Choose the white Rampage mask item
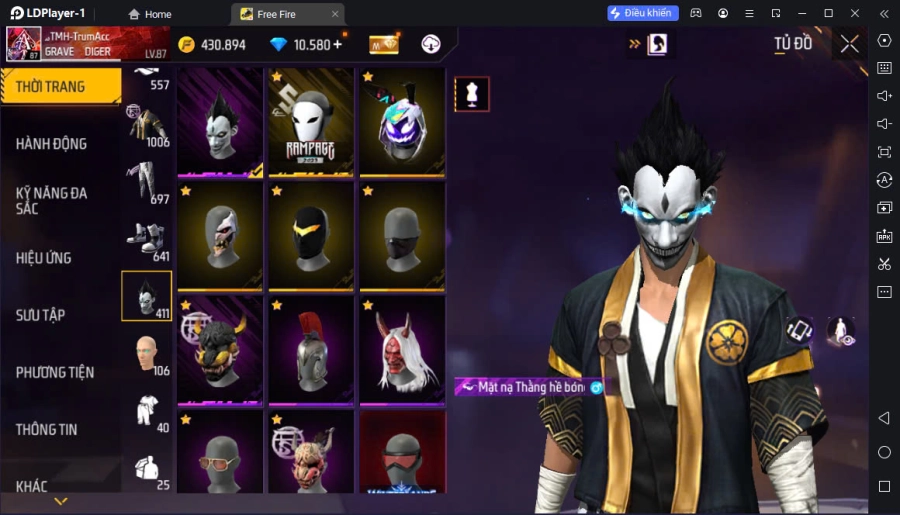This screenshot has width=900, height=515. pos(311,122)
